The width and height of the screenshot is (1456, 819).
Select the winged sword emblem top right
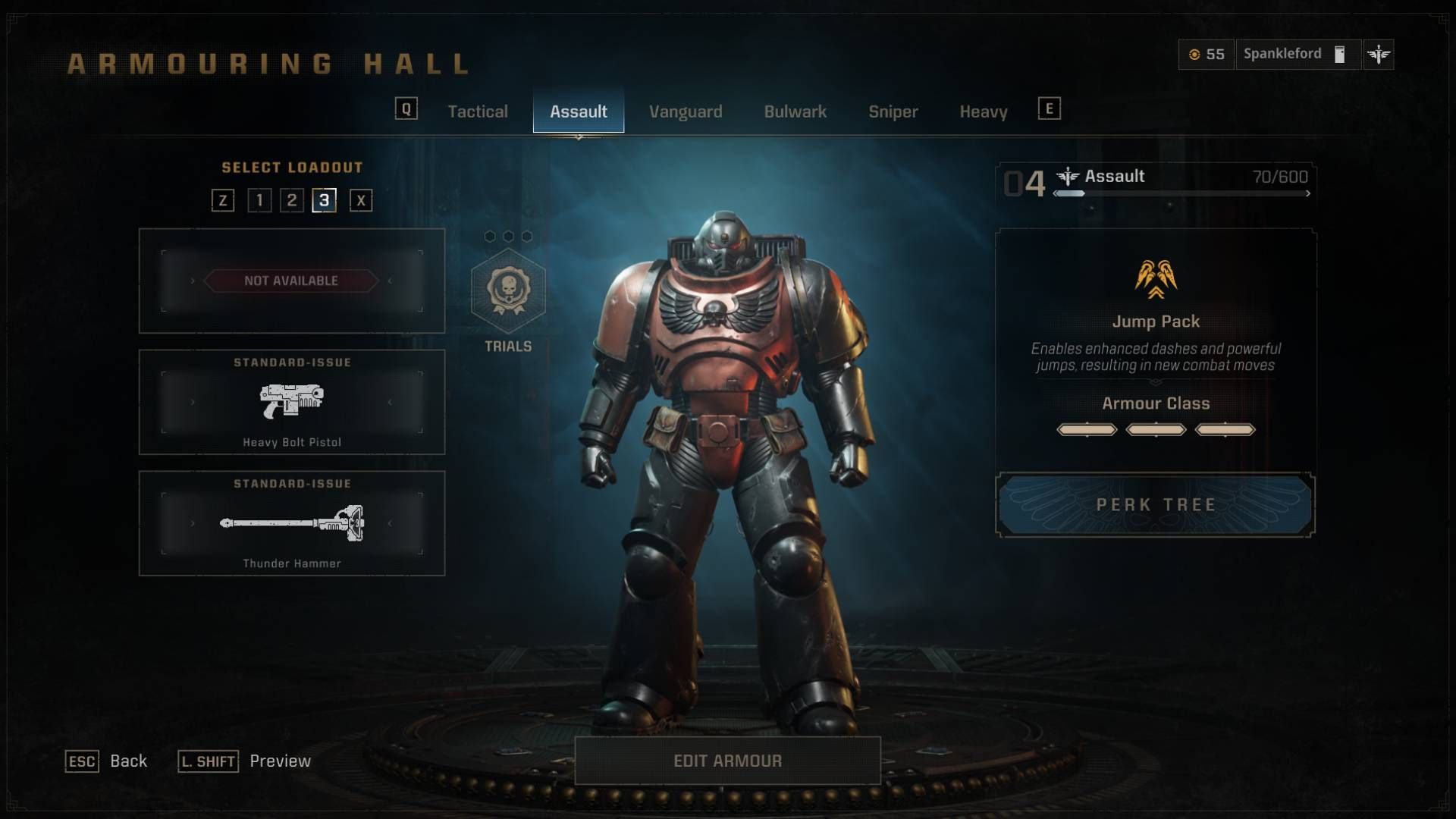pos(1379,54)
